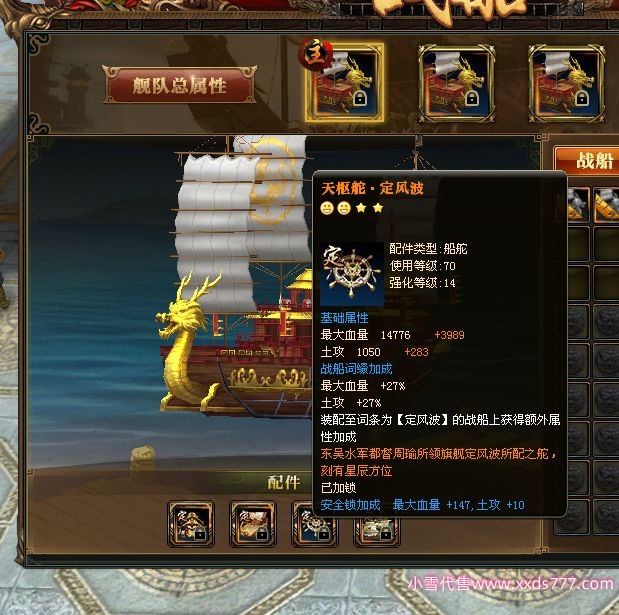Screen dimensions: 619x615
Task: Open the 舰队总属性 fleet attributes panel
Action: click(180, 86)
